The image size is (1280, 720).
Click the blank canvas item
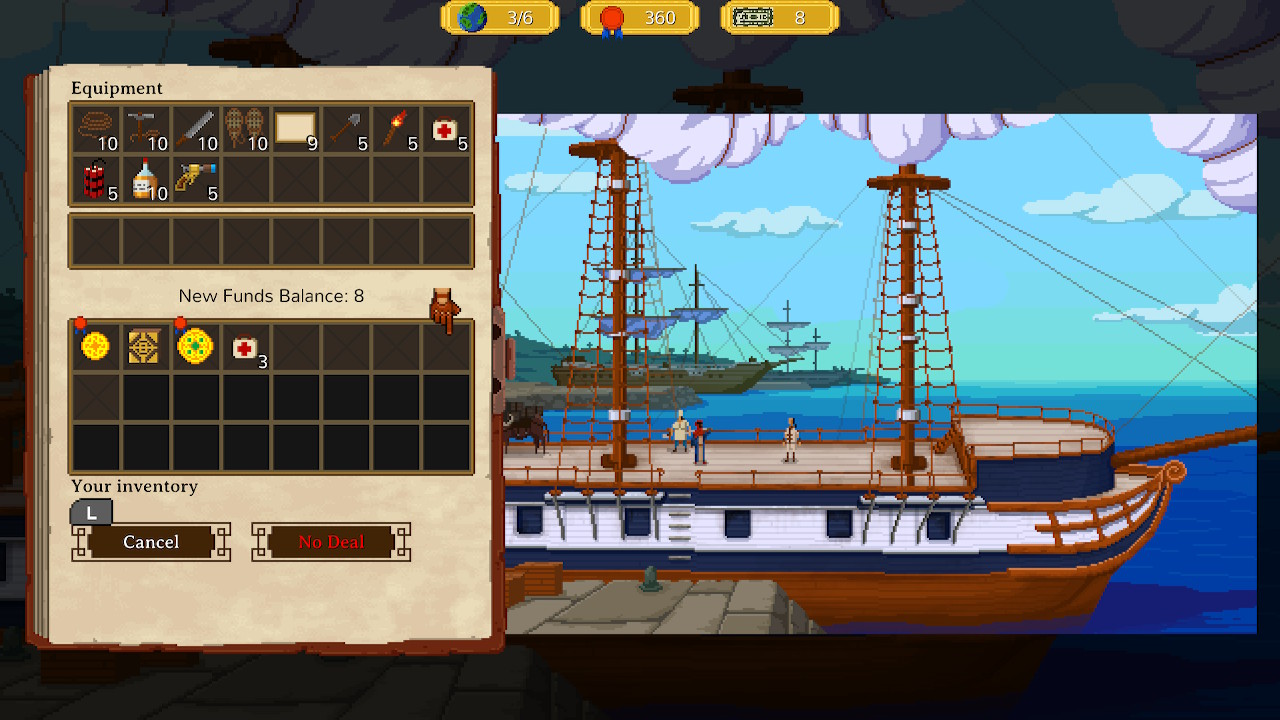point(296,129)
